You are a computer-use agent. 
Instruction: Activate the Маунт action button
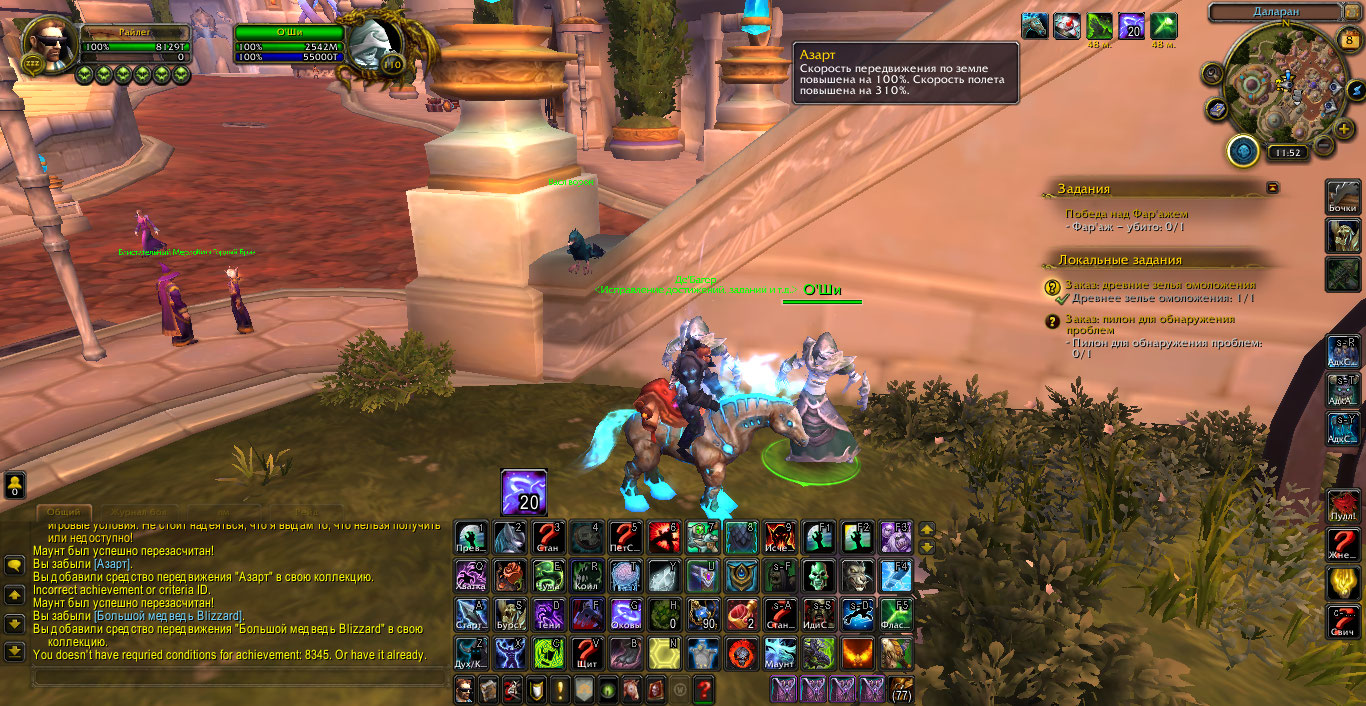coord(781,654)
